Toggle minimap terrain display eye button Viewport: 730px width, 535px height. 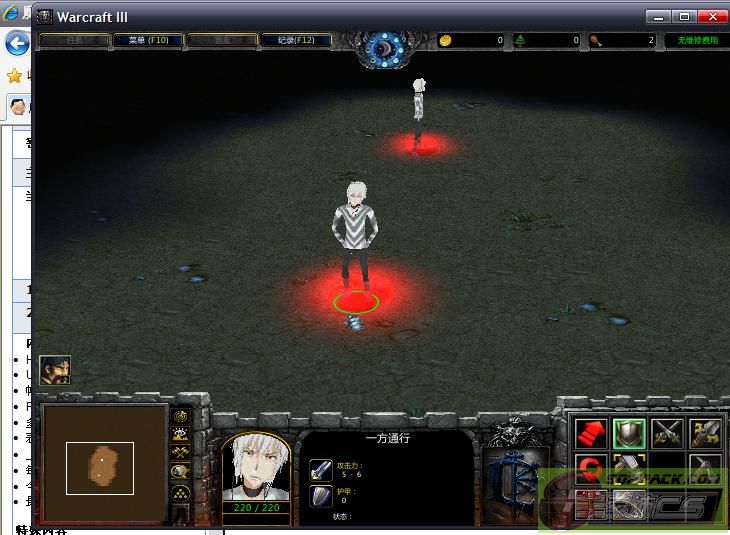click(x=181, y=434)
